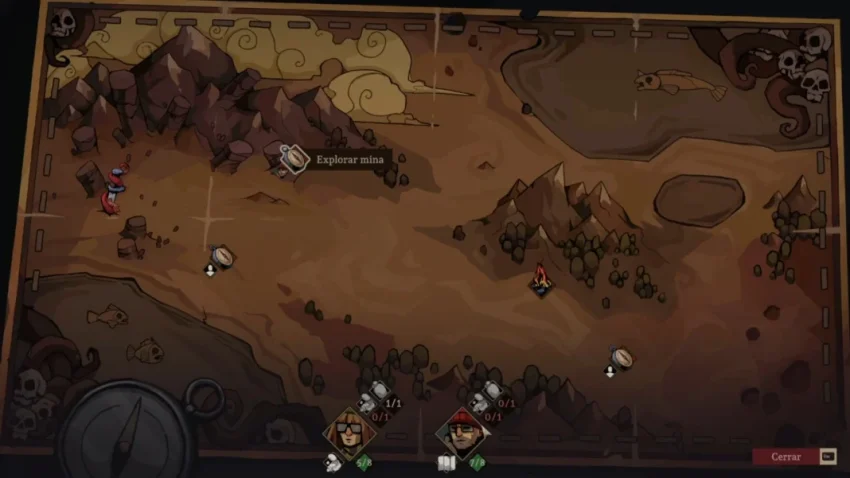Viewport: 850px width, 478px height.
Task: Choose the red-hat character portrait
Action: 462,431
